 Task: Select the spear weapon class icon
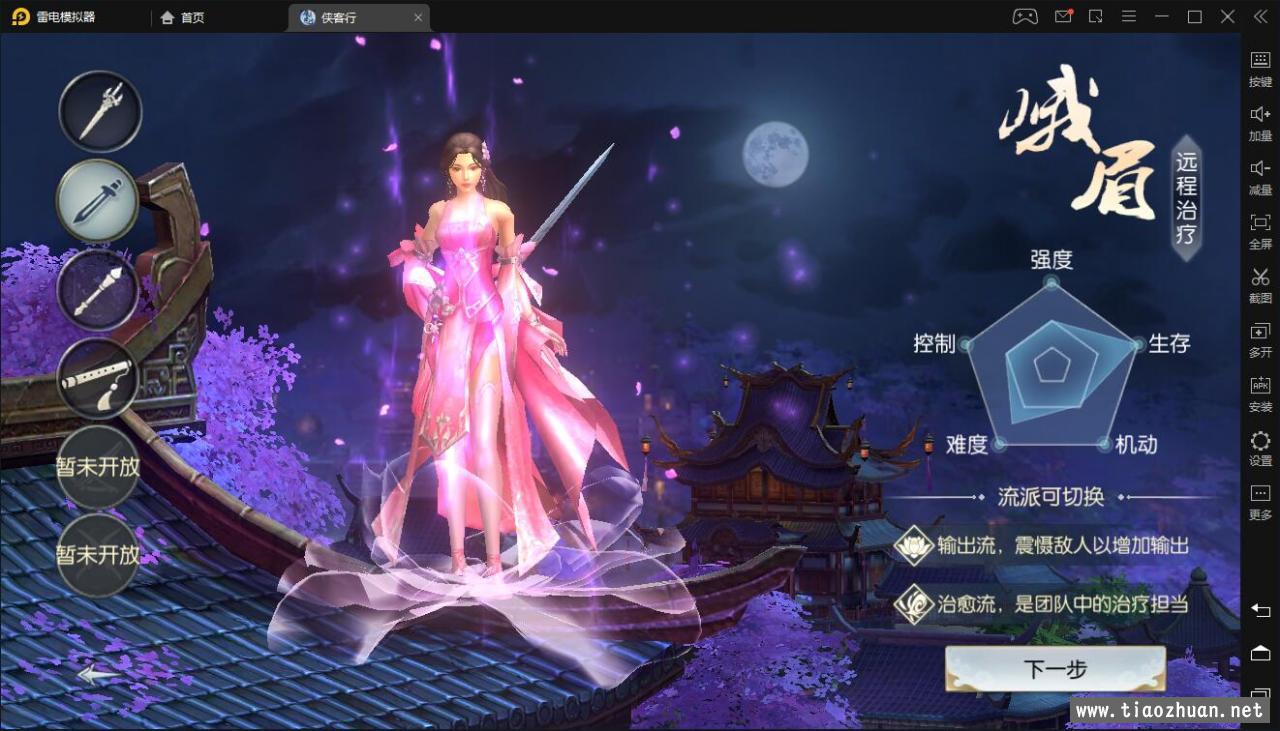click(100, 111)
